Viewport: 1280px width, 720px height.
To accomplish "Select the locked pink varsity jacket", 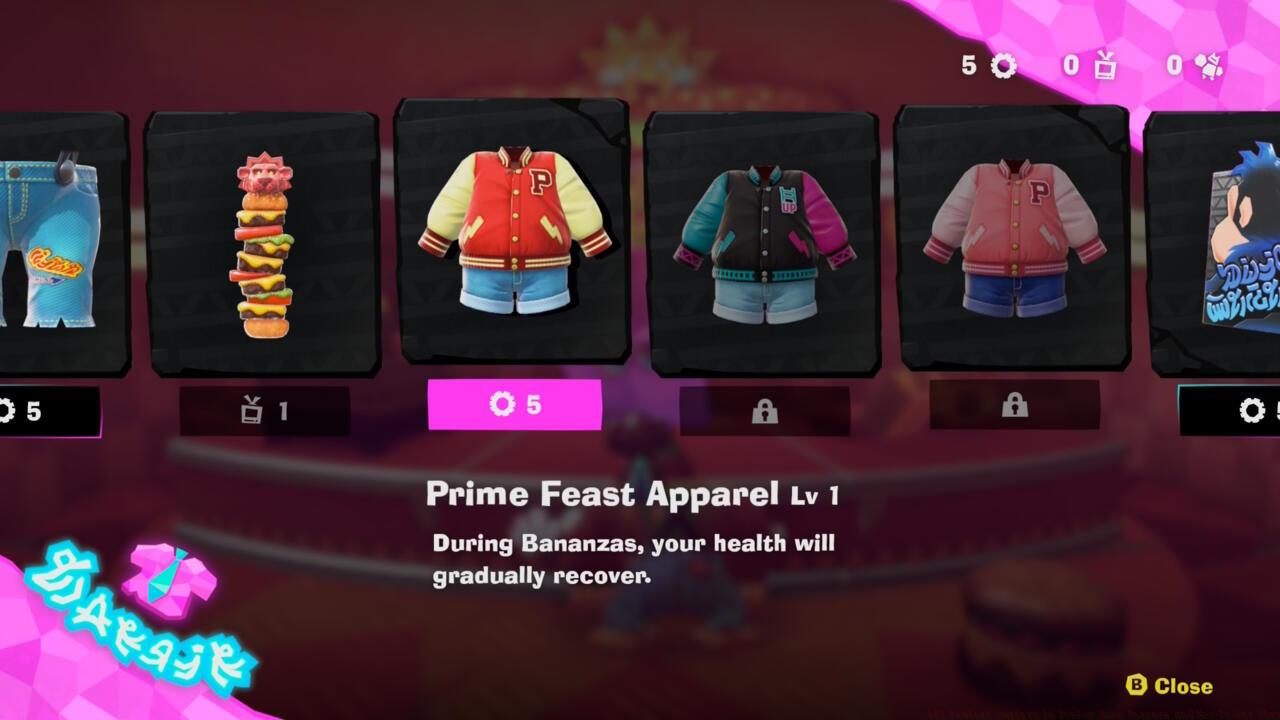I will 1014,240.
